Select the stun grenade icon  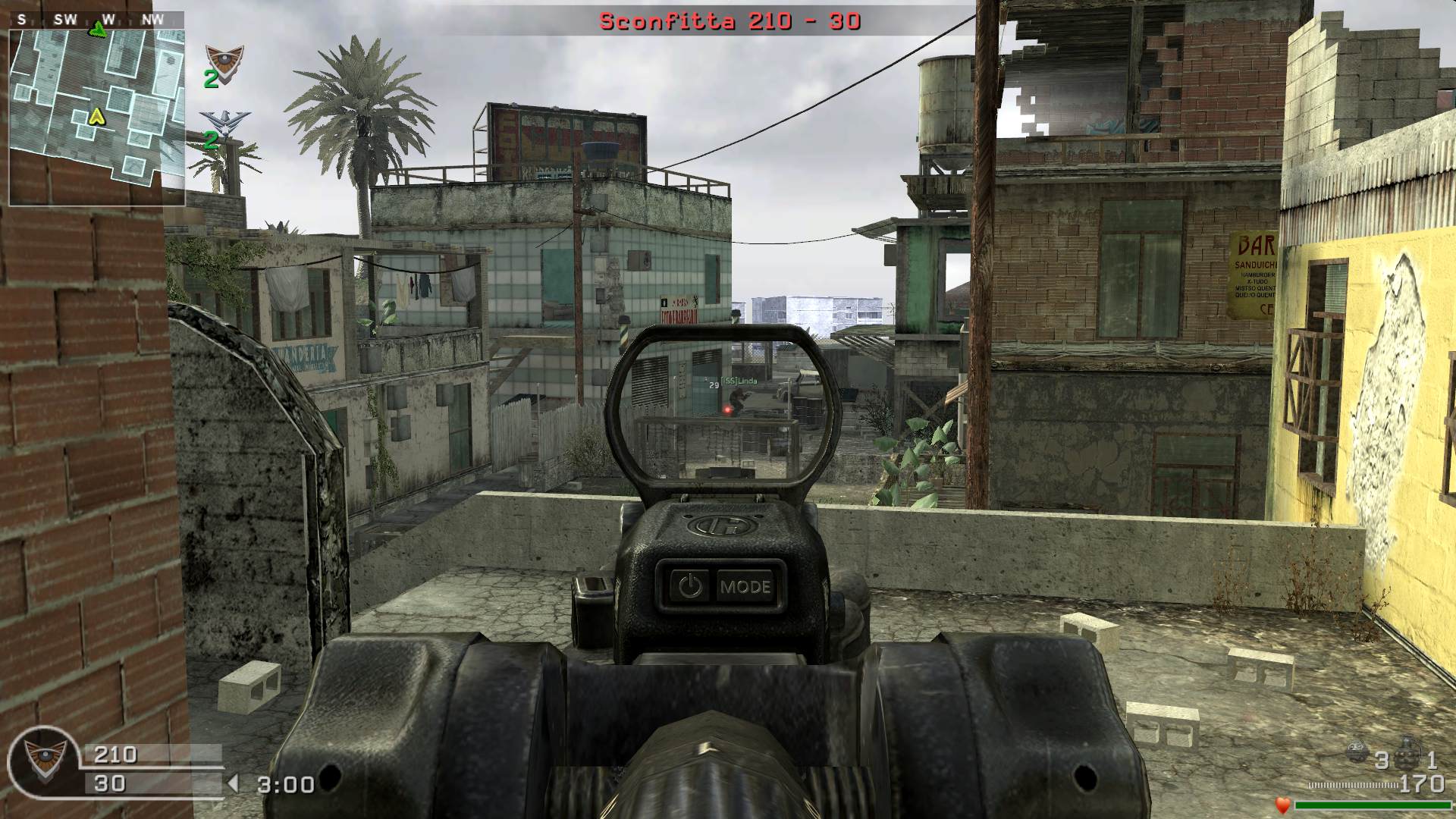[1358, 753]
